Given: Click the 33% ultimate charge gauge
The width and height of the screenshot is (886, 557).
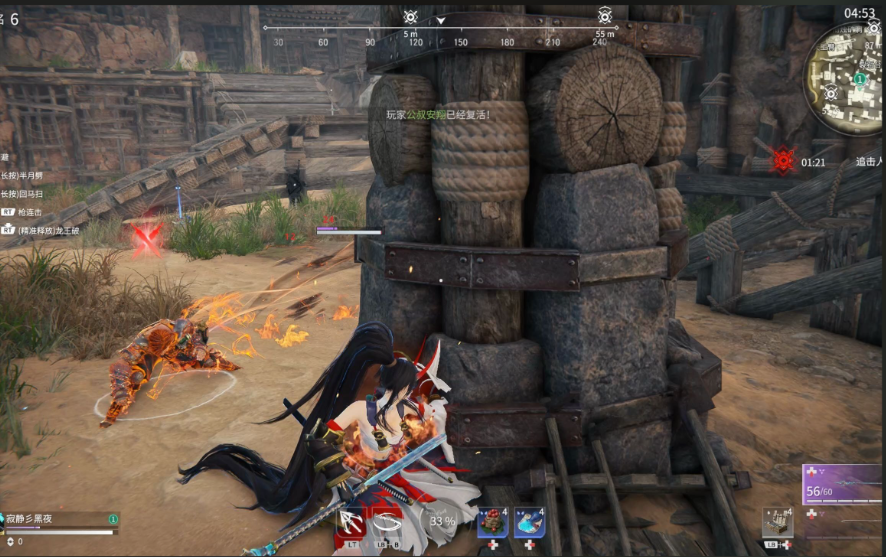Looking at the screenshot, I should (x=442, y=520).
